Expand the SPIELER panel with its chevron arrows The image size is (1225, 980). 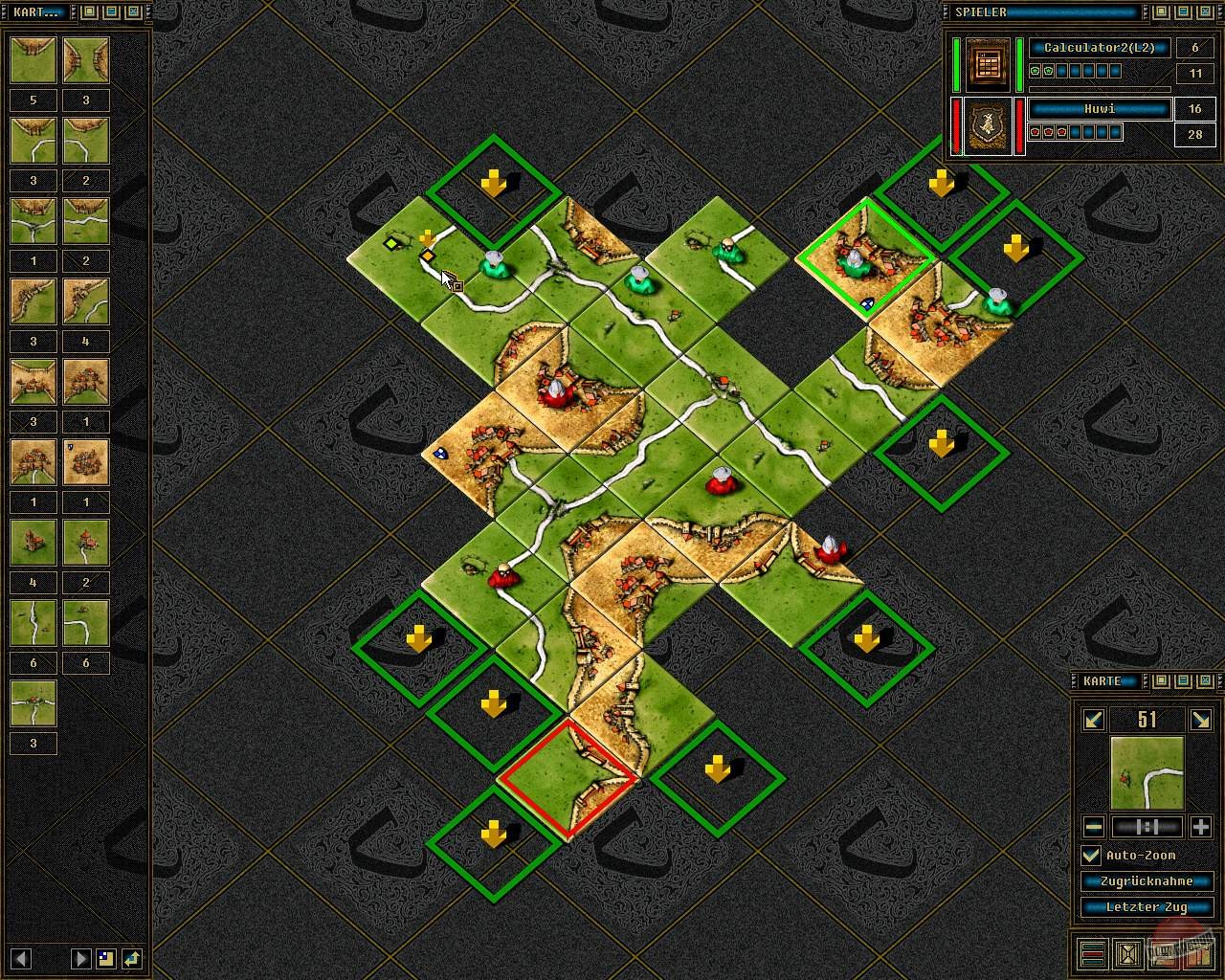947,11
